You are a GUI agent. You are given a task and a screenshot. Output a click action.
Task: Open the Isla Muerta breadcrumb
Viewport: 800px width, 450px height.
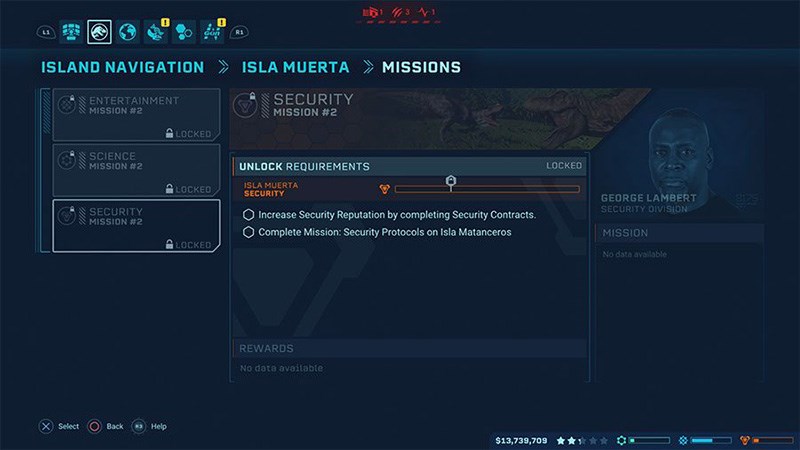coord(295,68)
